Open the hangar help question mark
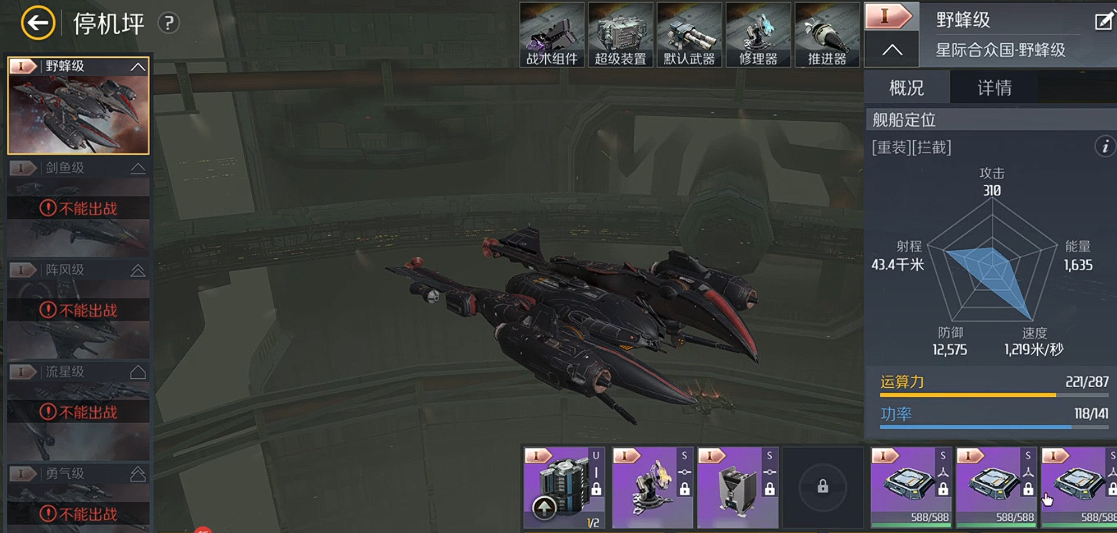The width and height of the screenshot is (1117, 533). click(169, 23)
